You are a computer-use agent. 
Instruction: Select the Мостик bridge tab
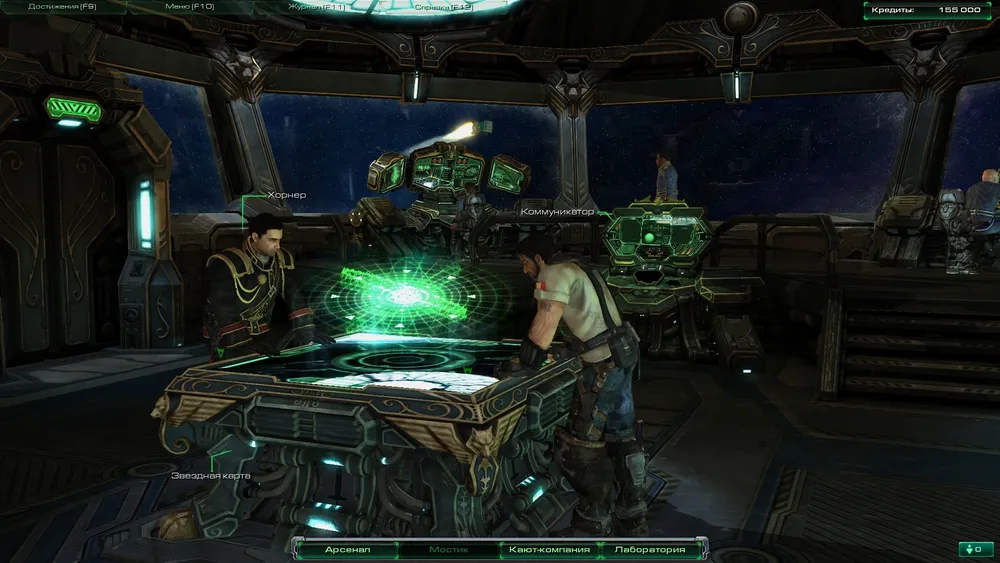pyautogui.click(x=448, y=549)
